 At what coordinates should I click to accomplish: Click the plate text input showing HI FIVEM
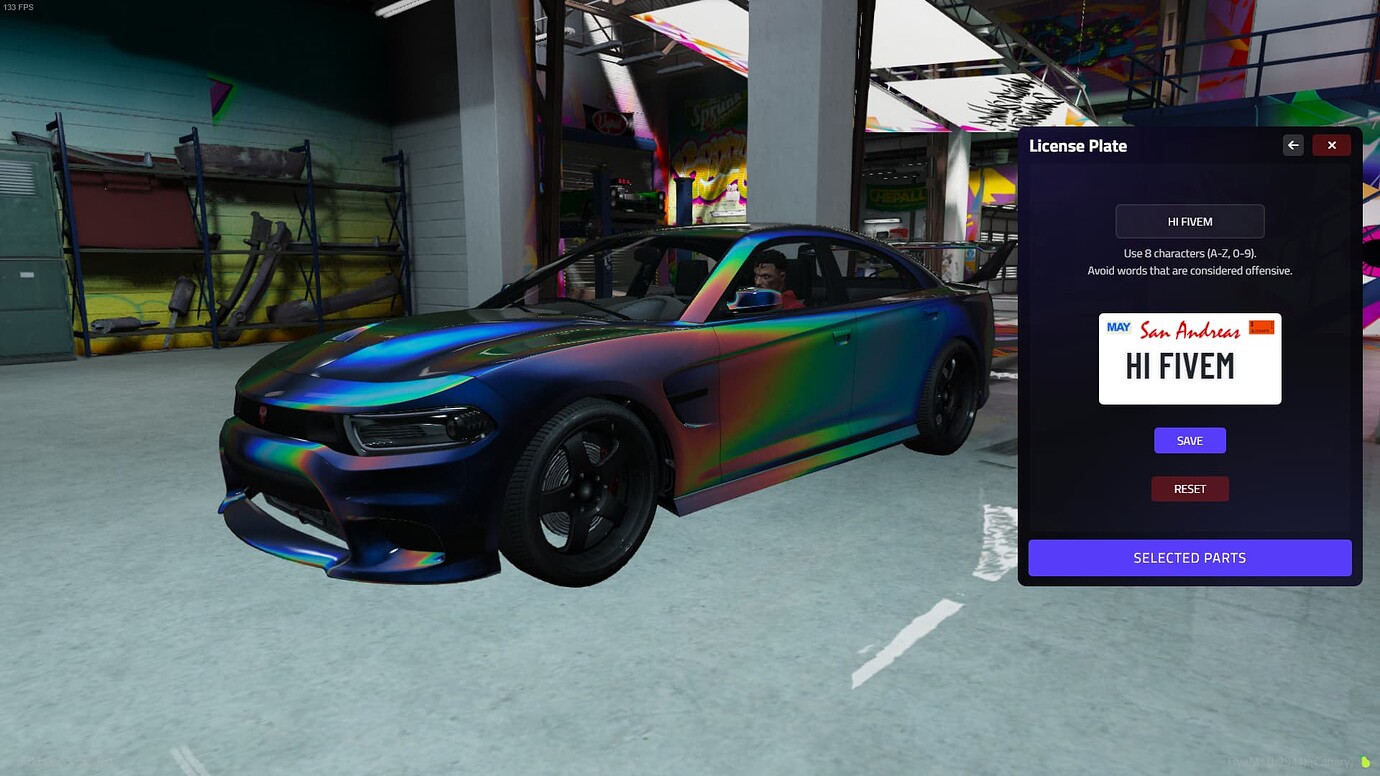click(1189, 221)
